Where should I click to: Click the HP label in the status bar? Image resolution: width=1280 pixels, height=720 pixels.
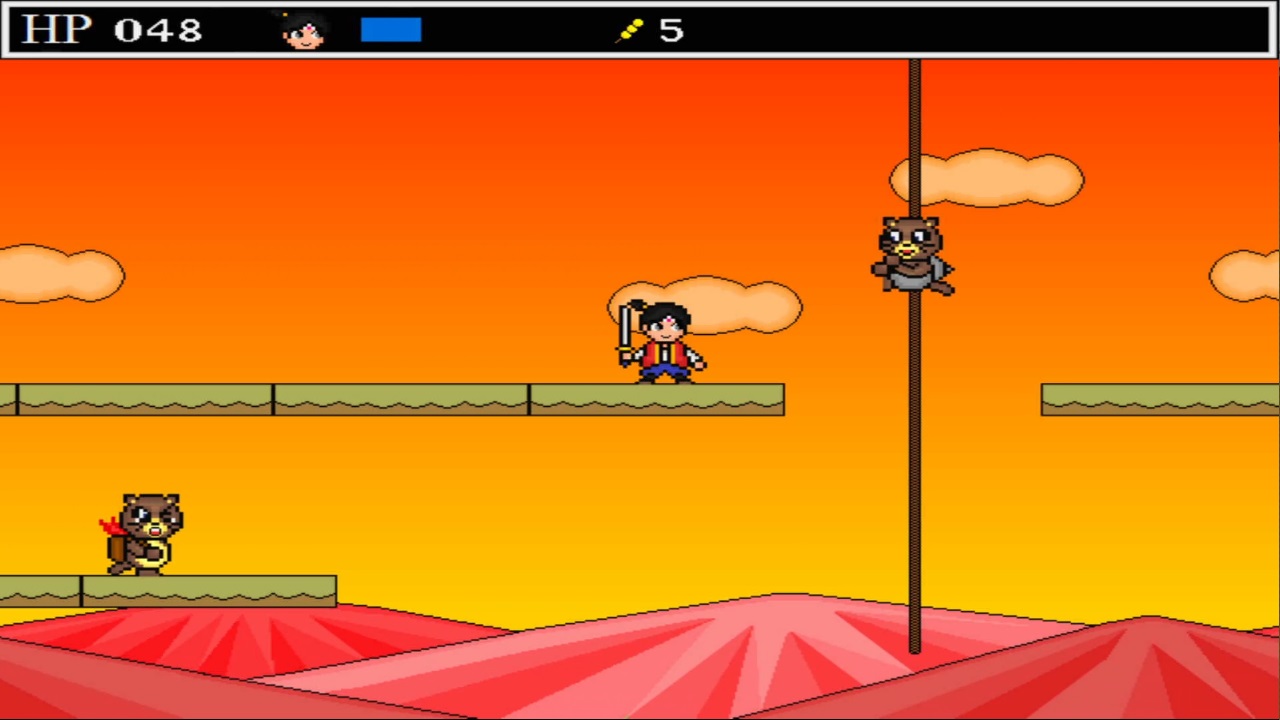point(55,29)
